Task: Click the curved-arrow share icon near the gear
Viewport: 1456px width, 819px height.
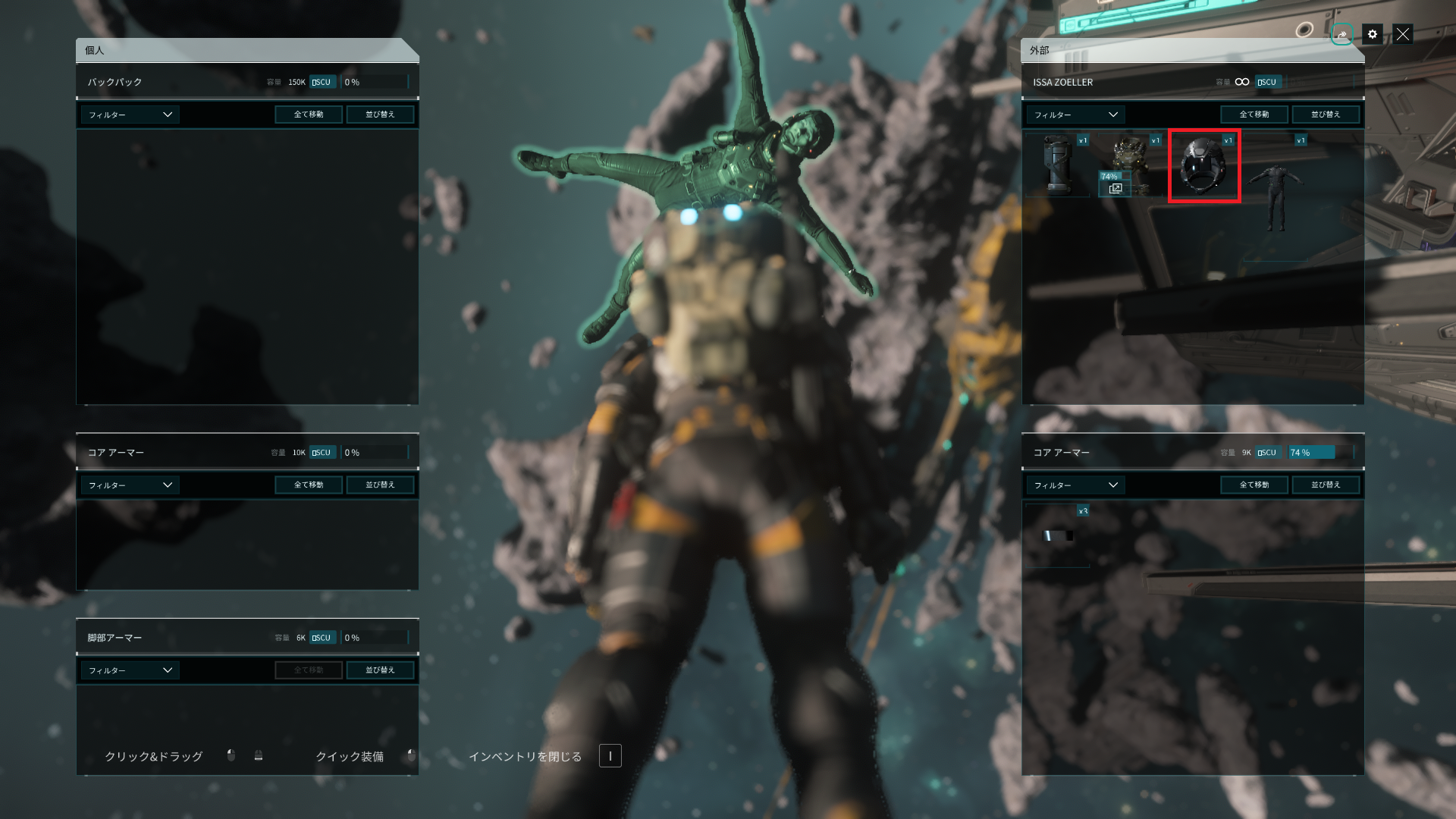Action: pos(1341,34)
